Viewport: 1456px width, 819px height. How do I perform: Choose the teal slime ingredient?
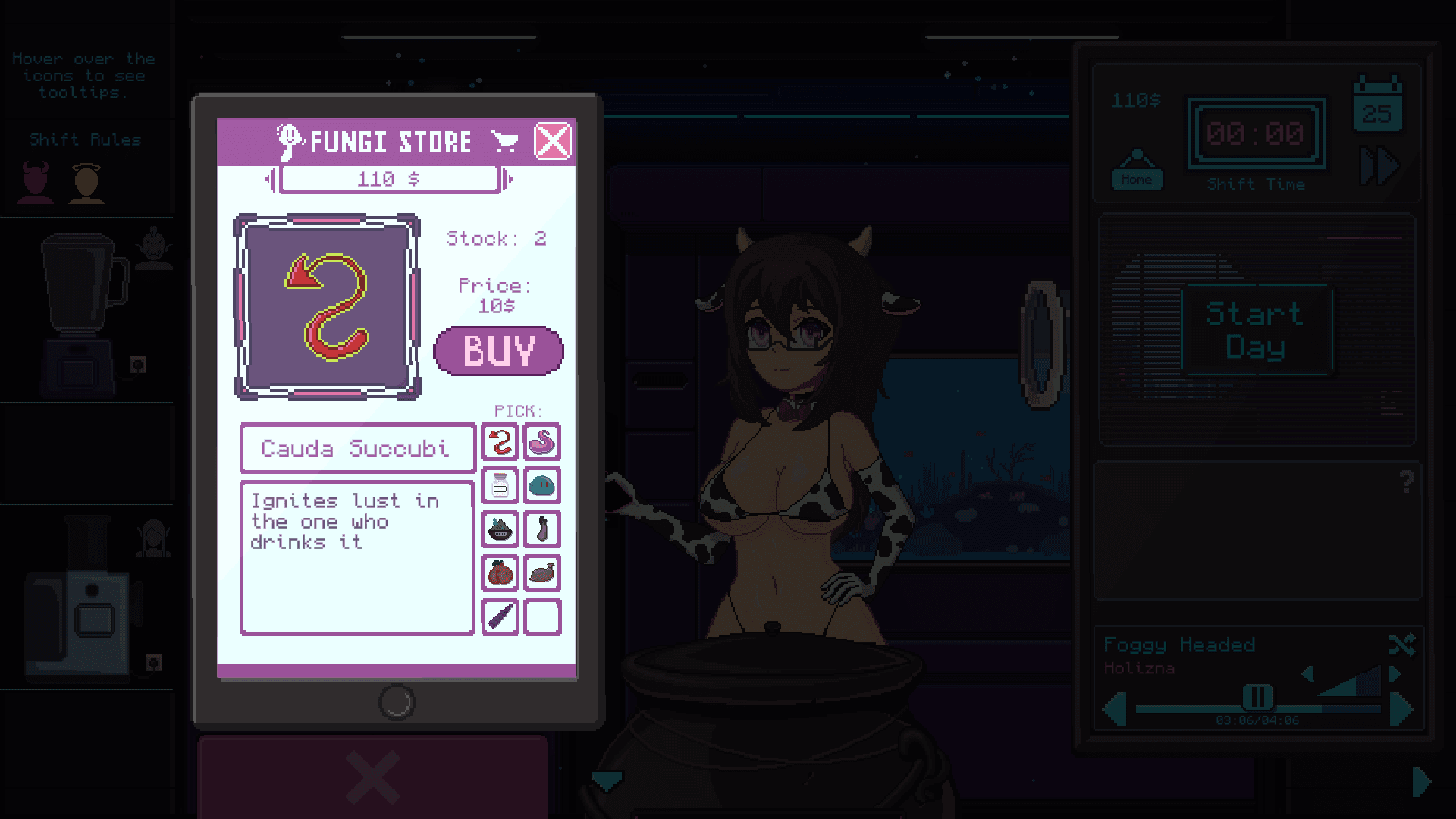[x=542, y=486]
